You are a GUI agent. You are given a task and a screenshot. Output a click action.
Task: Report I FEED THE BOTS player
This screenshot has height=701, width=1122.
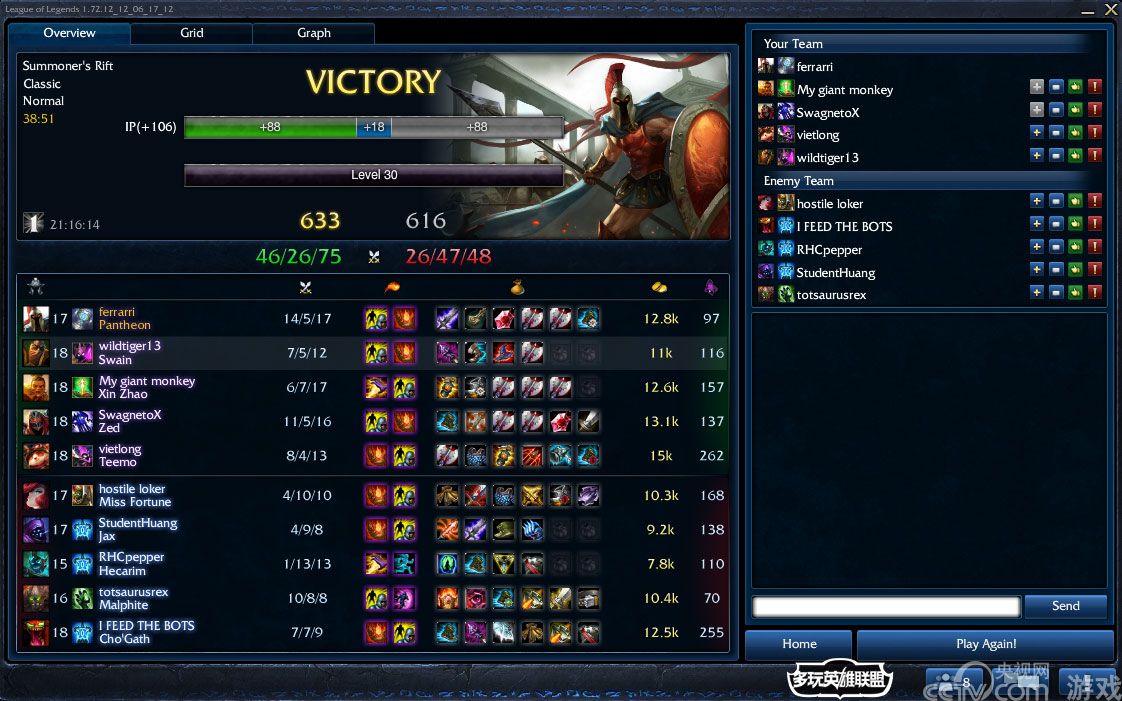[1095, 227]
